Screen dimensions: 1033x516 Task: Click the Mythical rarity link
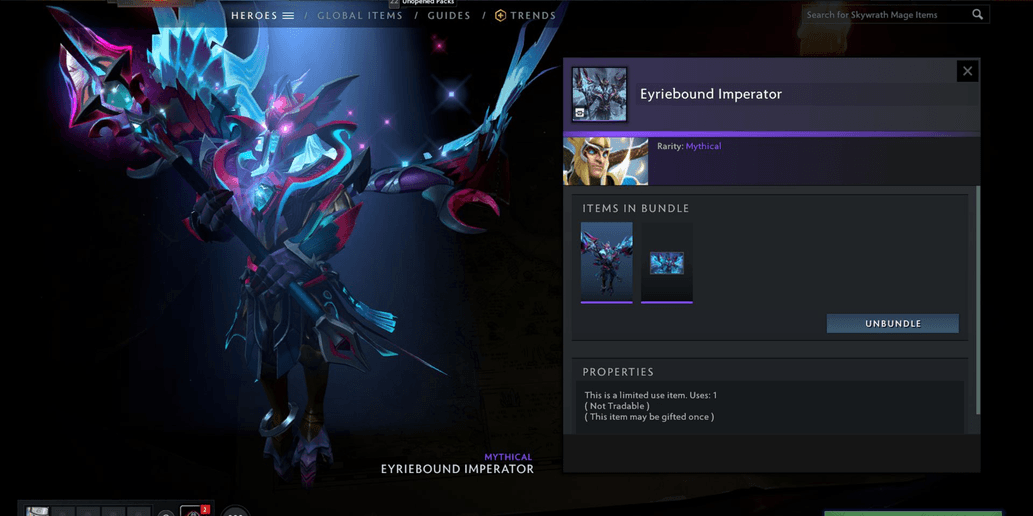coord(703,147)
